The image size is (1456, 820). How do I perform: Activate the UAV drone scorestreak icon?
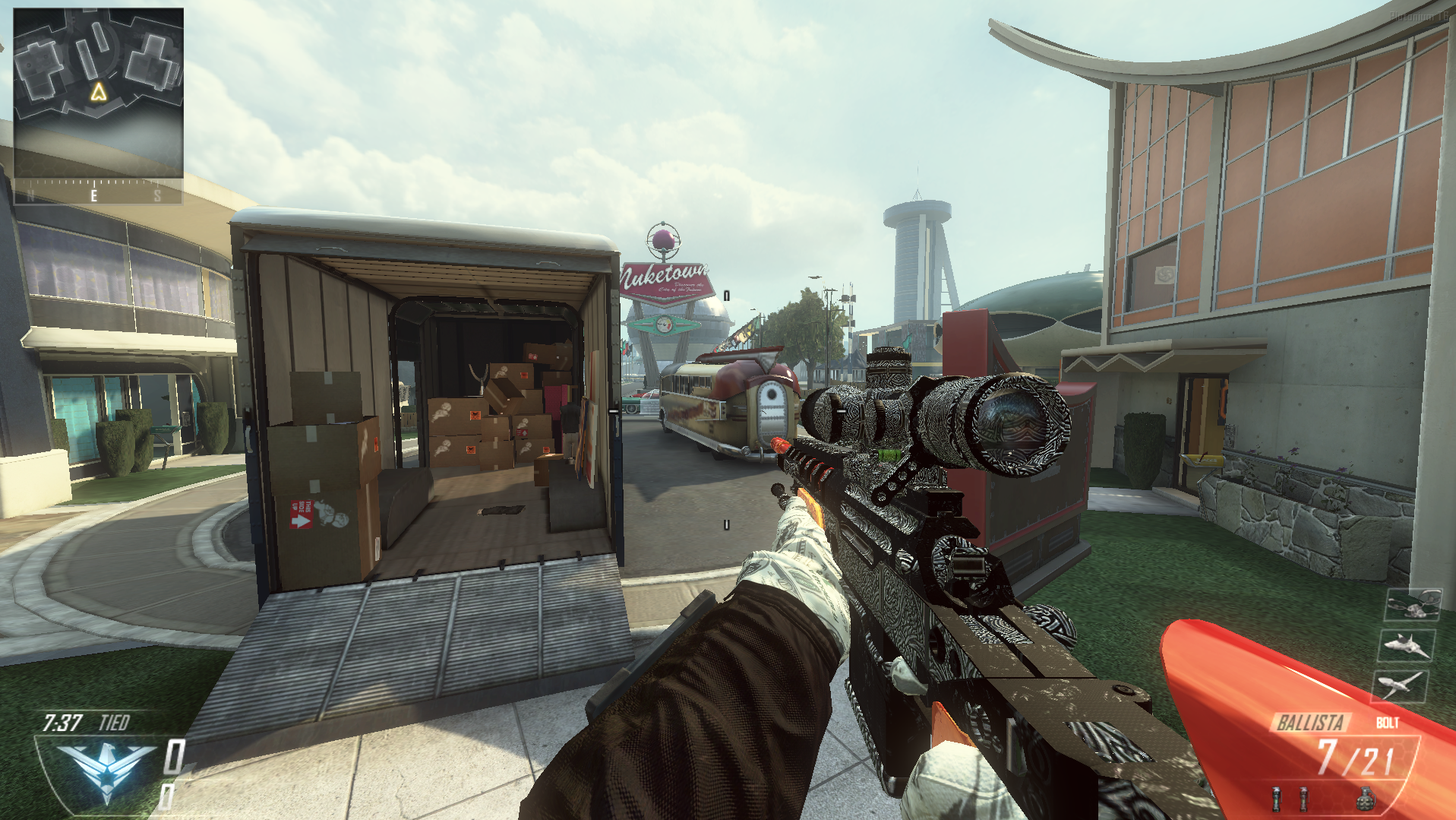pyautogui.click(x=1399, y=685)
